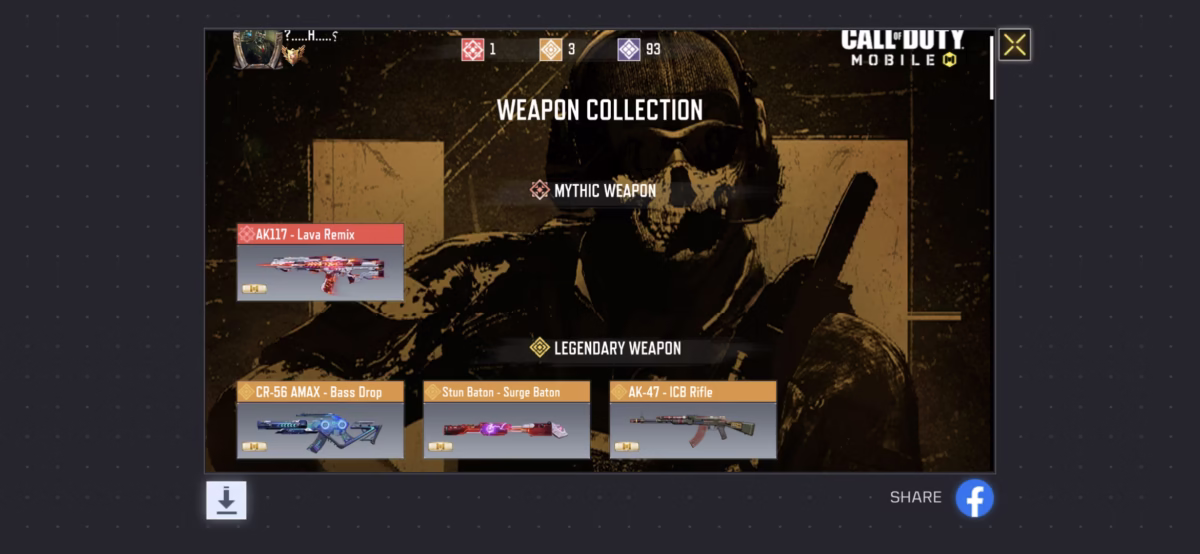View the AK-47 - ICB Rifle card
Screen dimensions: 1200x554
tap(693, 420)
